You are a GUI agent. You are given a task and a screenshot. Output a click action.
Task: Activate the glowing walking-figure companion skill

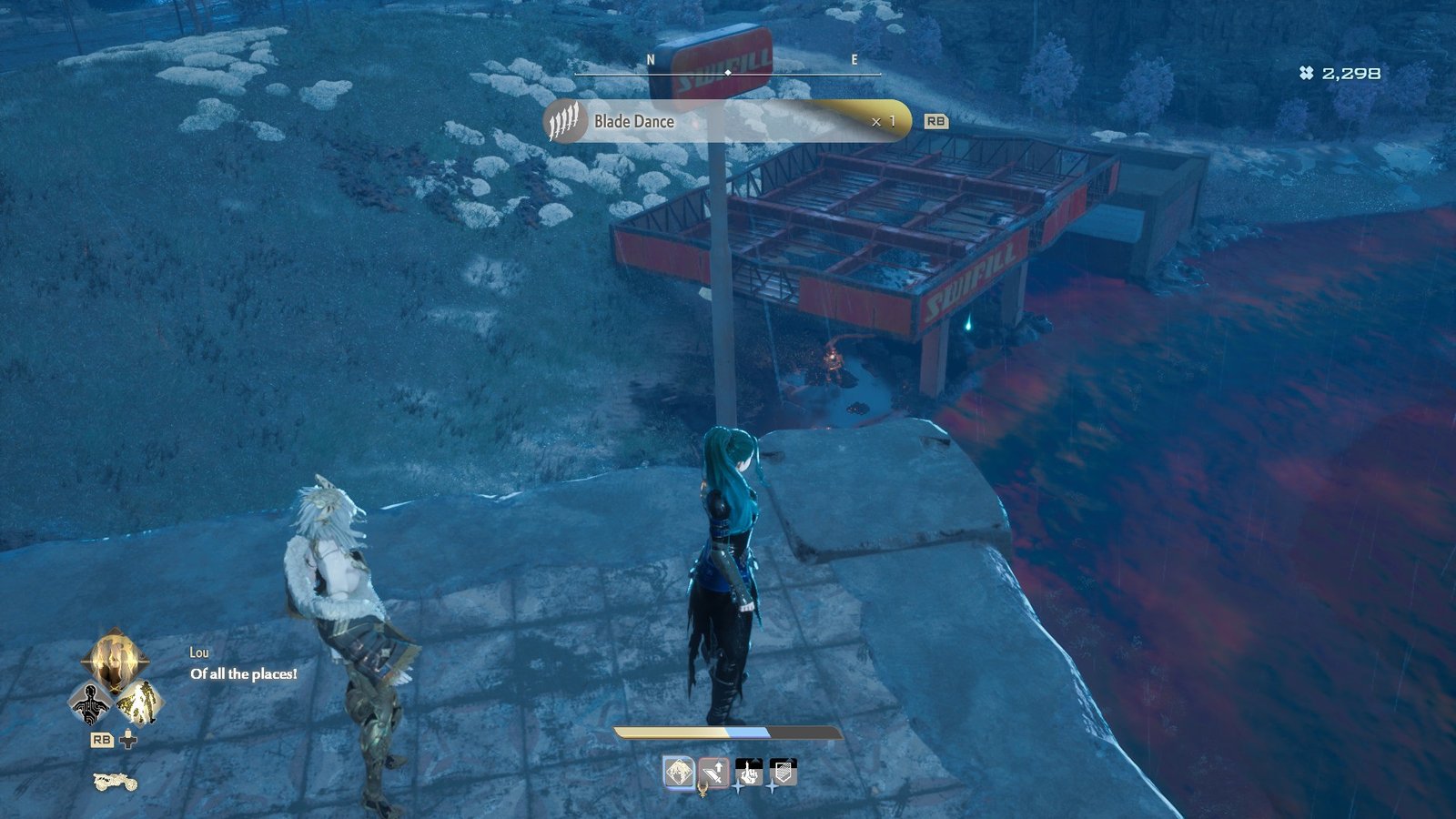(141, 703)
